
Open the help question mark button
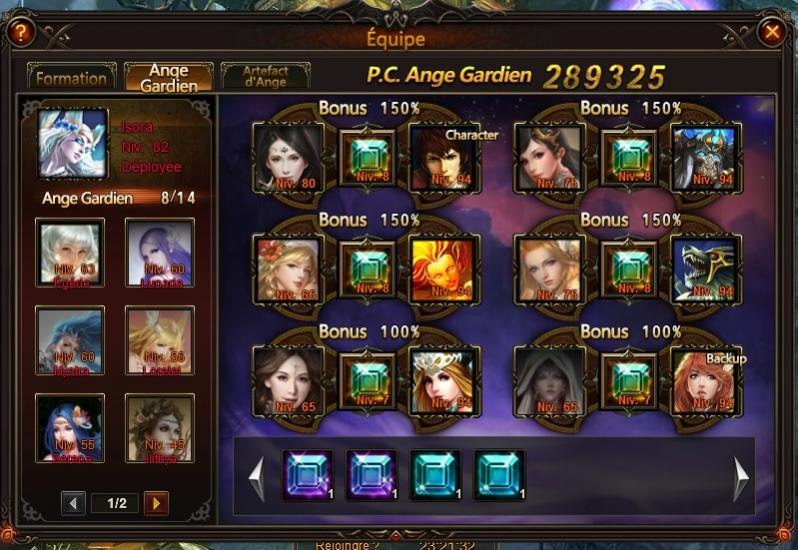(21, 33)
